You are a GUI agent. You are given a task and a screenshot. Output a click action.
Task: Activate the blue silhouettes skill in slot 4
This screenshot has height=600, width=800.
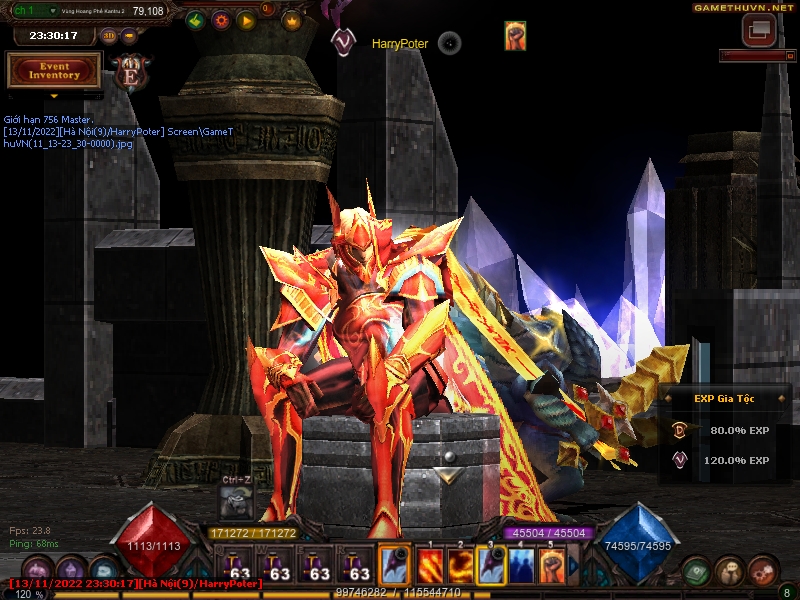point(521,567)
